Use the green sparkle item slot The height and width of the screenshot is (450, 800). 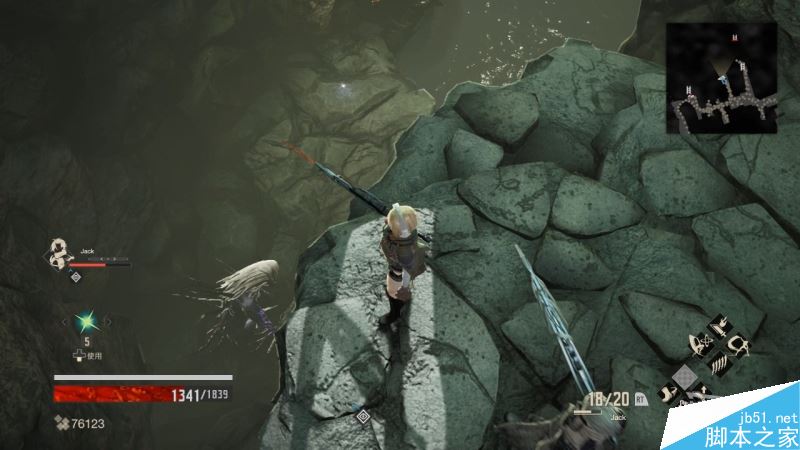tap(85, 321)
